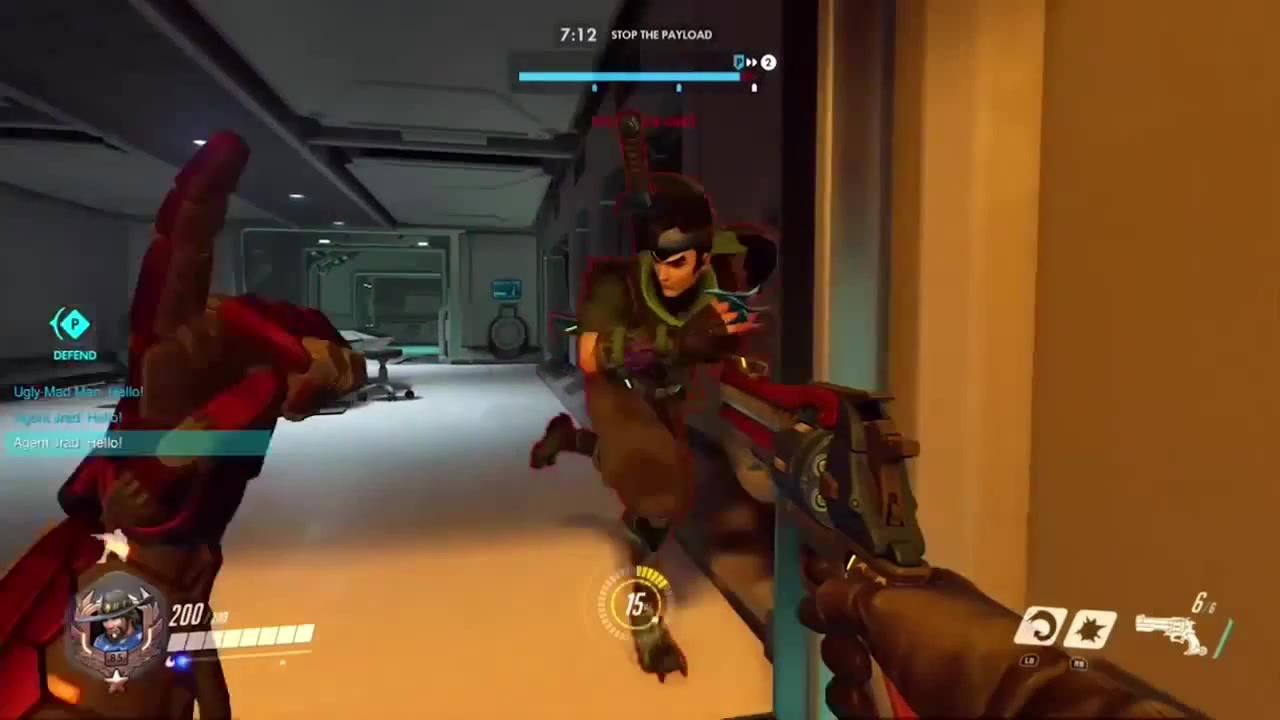Screen dimensions: 1280x720
Task: Click the first checkpoint marker on payload track
Action: coord(594,88)
